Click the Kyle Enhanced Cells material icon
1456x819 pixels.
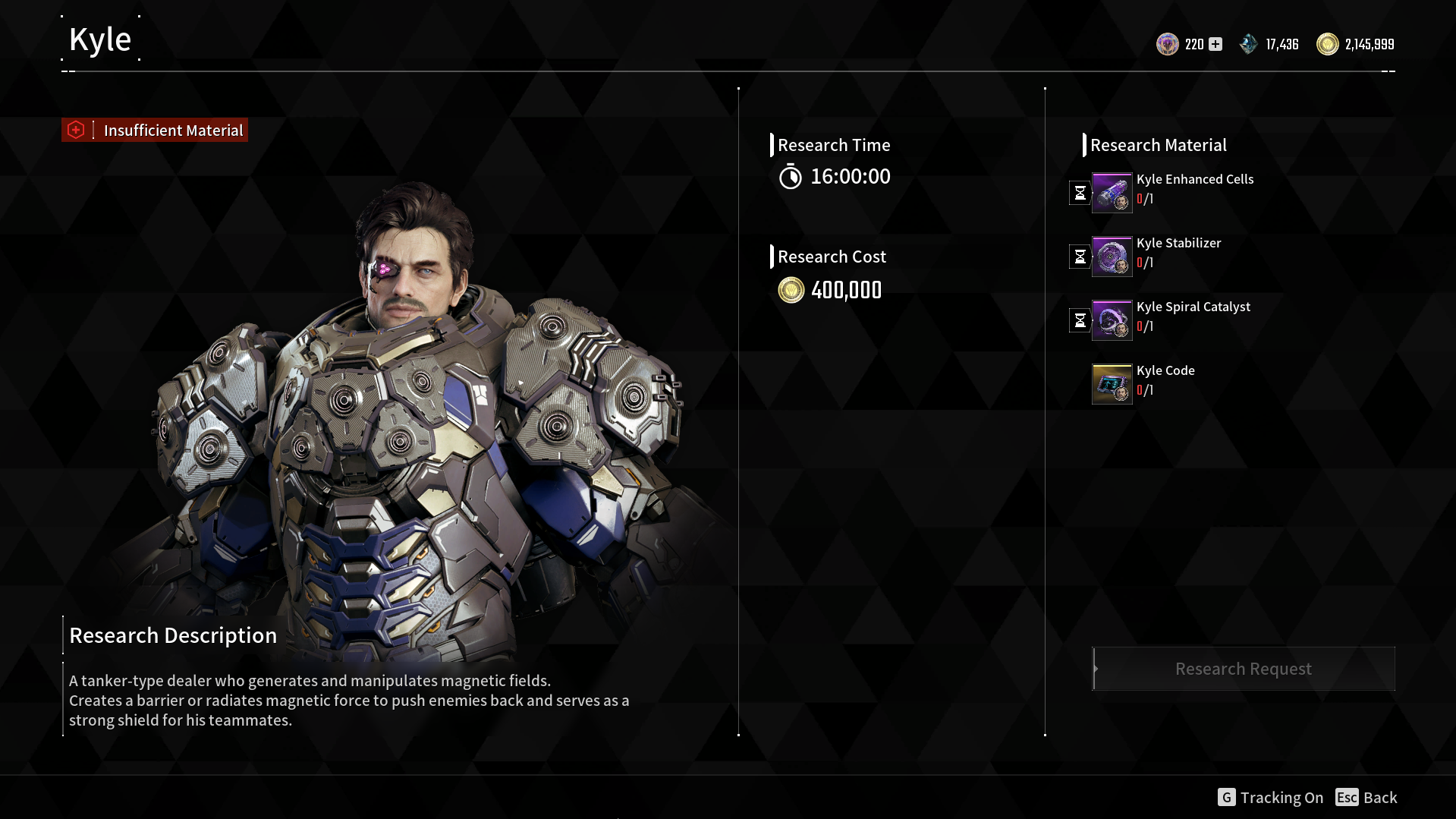(x=1111, y=192)
